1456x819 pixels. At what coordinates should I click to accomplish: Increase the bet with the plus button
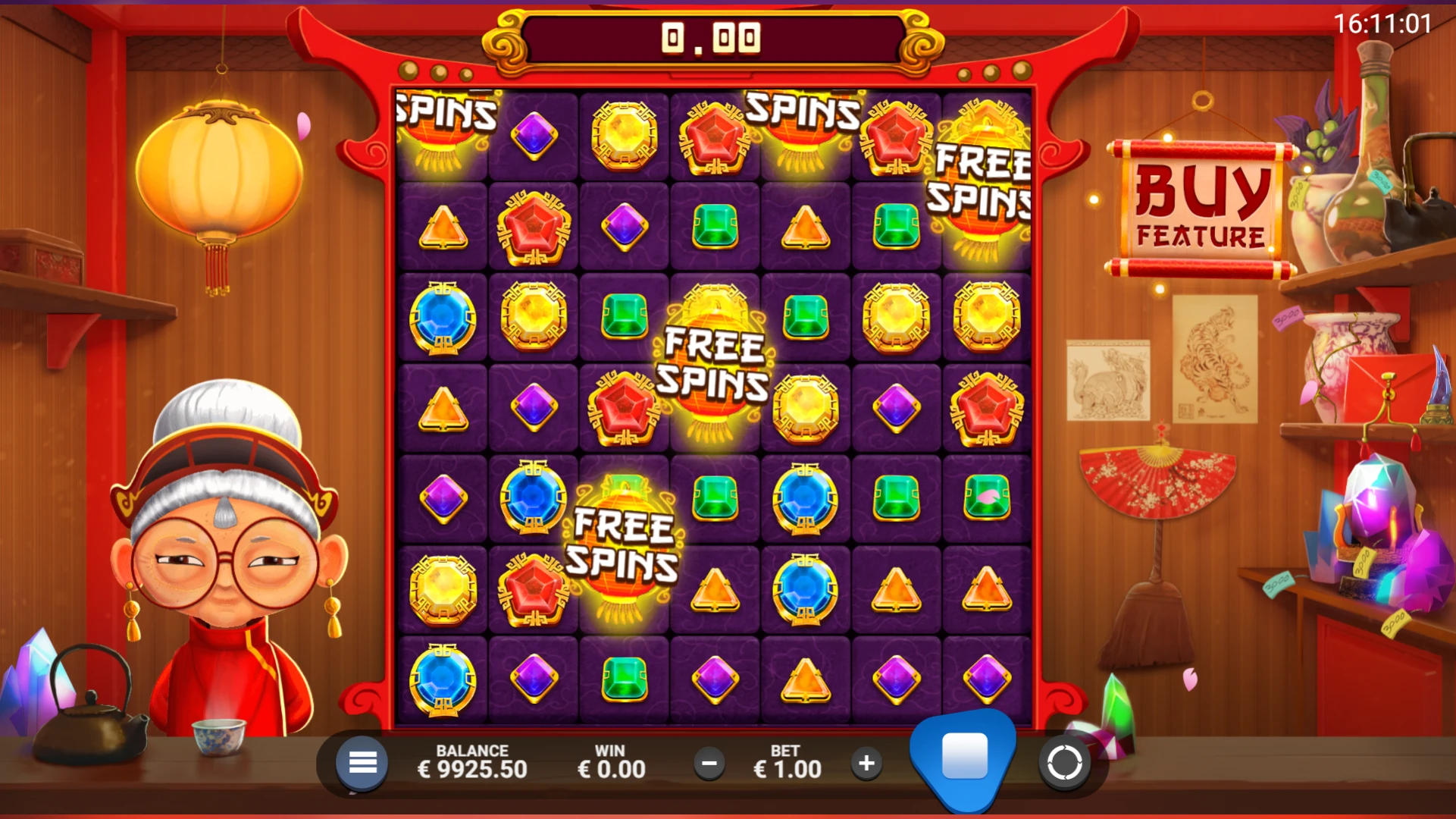[x=866, y=764]
